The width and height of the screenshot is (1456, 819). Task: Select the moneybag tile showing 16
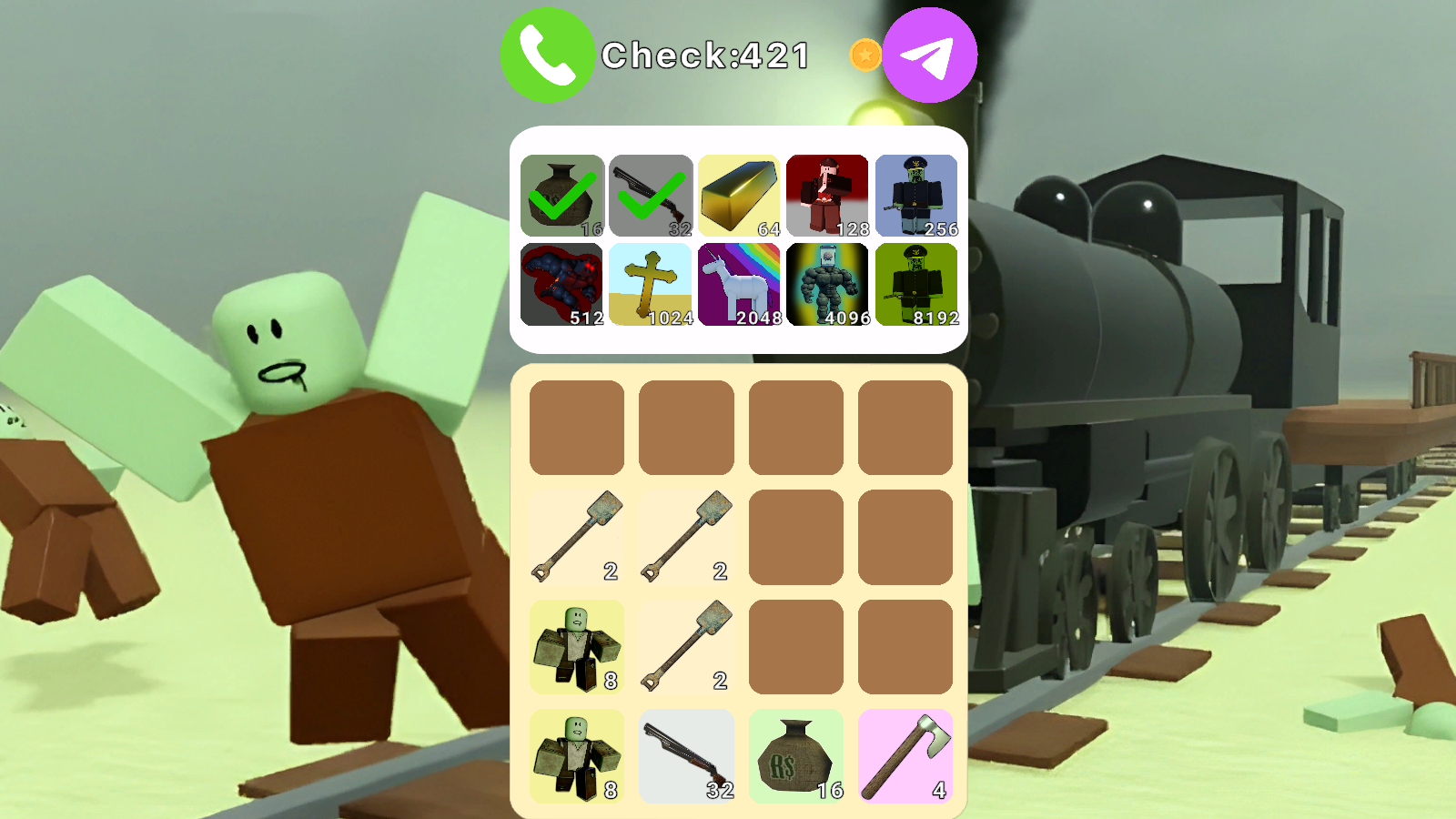(x=796, y=755)
